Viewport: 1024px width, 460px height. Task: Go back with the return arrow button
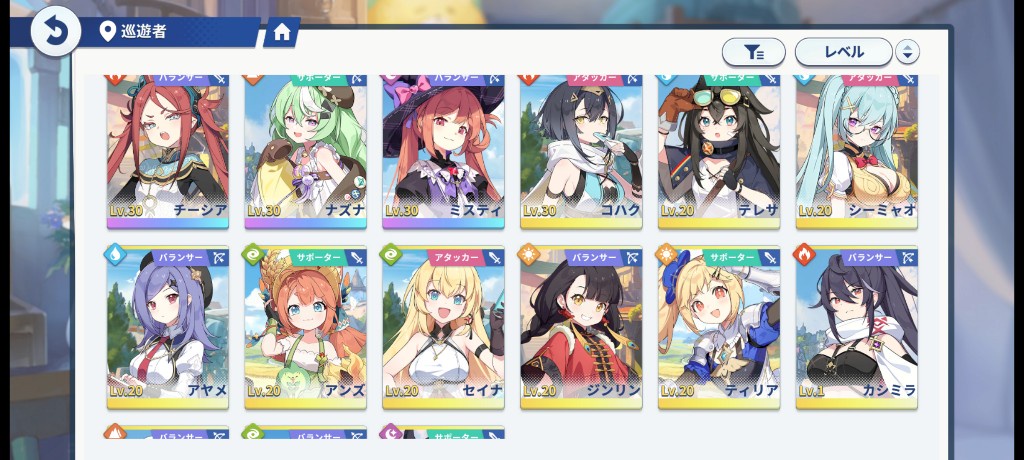click(x=56, y=32)
